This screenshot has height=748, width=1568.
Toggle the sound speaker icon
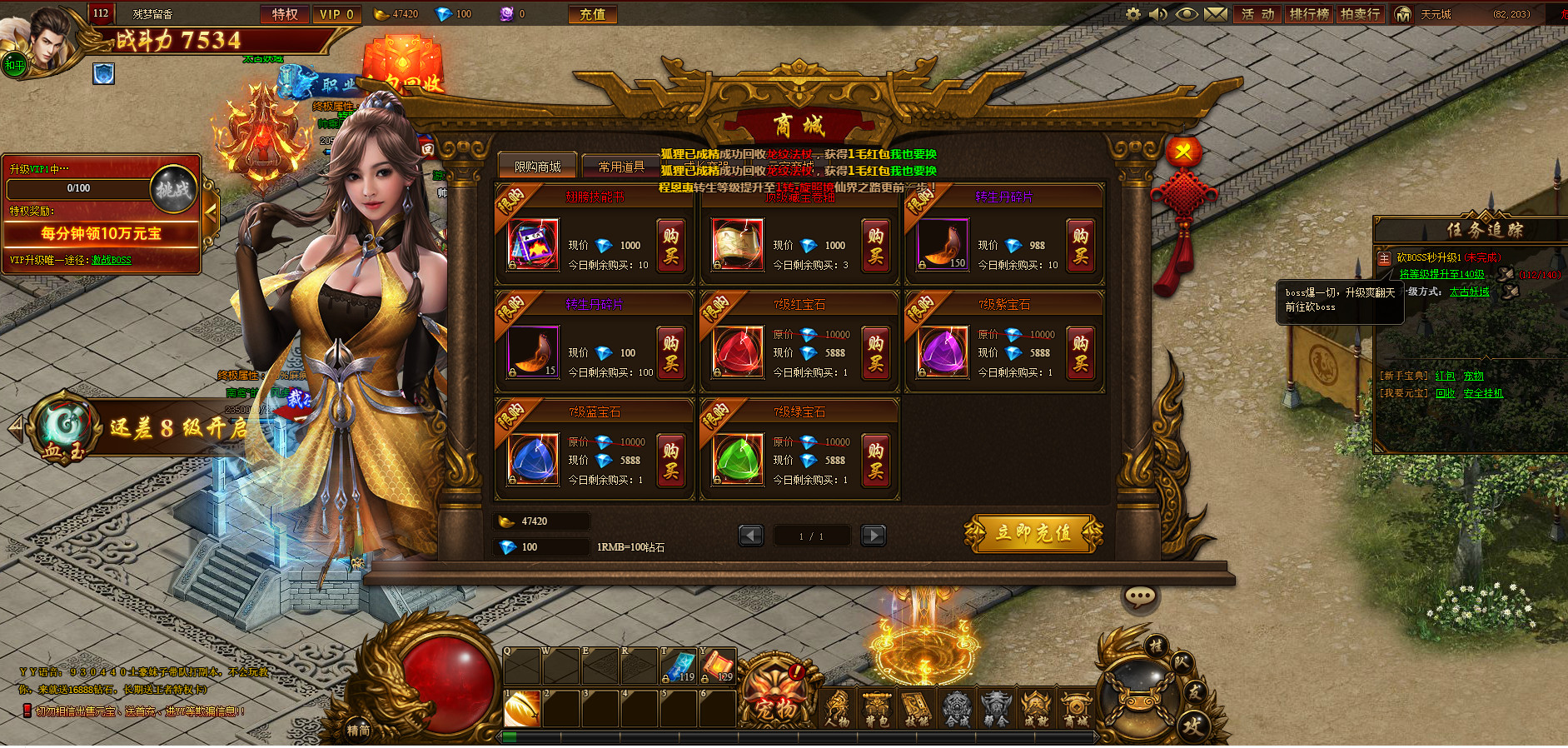tap(1158, 14)
